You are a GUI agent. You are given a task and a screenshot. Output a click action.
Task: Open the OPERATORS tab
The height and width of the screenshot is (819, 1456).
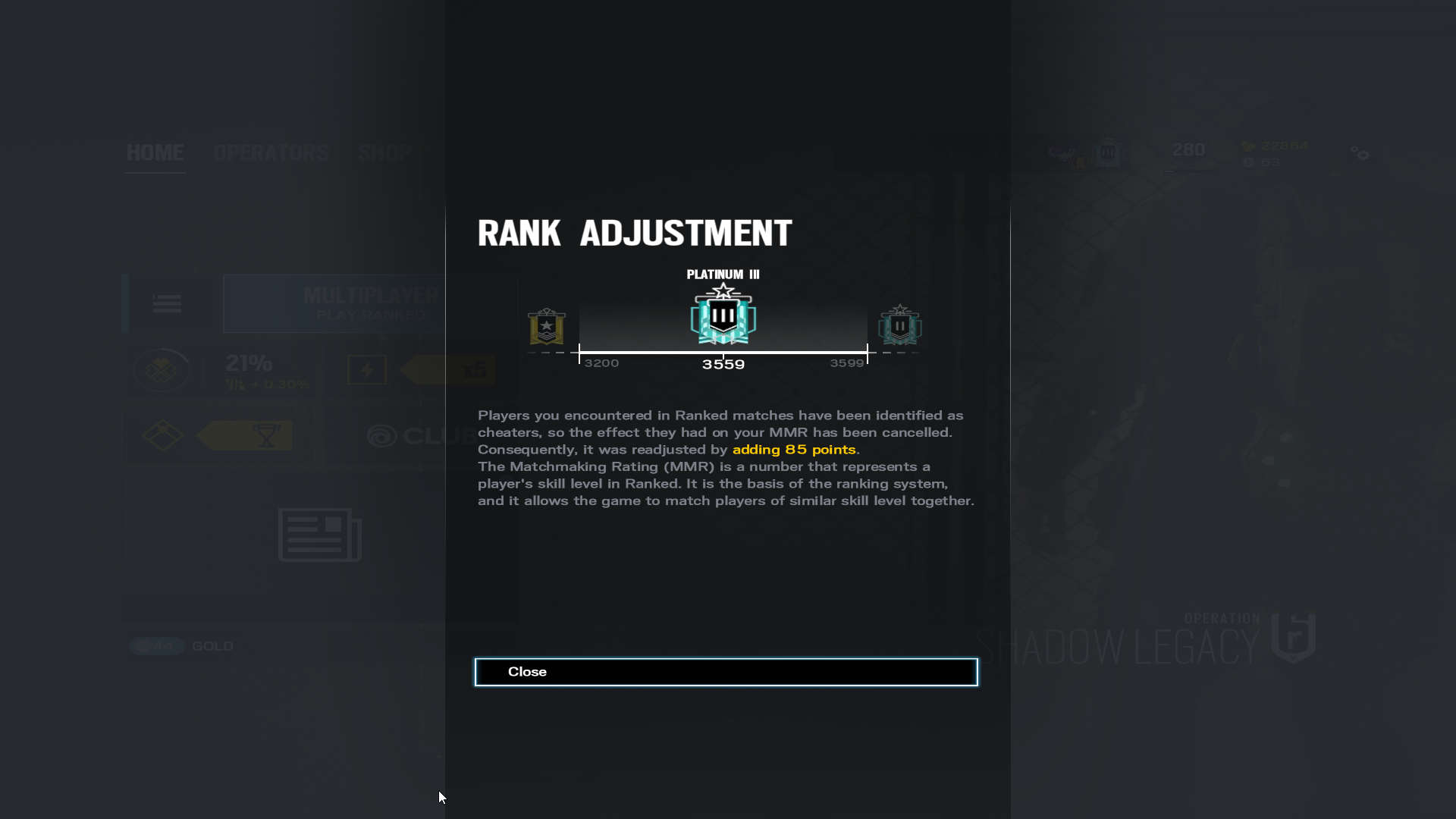[x=271, y=153]
